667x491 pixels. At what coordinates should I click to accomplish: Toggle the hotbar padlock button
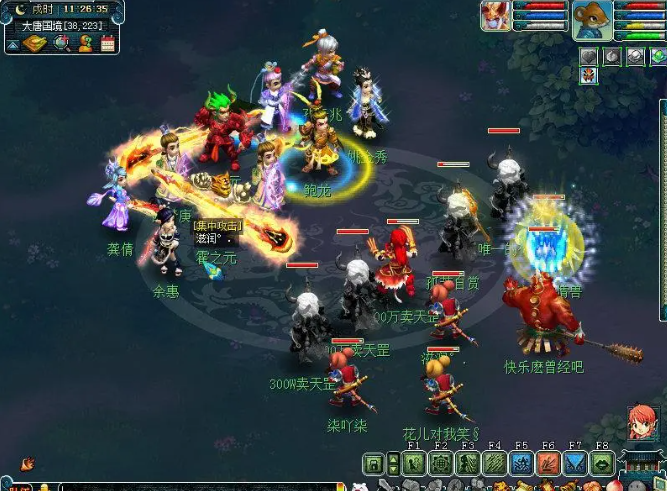coord(373,464)
